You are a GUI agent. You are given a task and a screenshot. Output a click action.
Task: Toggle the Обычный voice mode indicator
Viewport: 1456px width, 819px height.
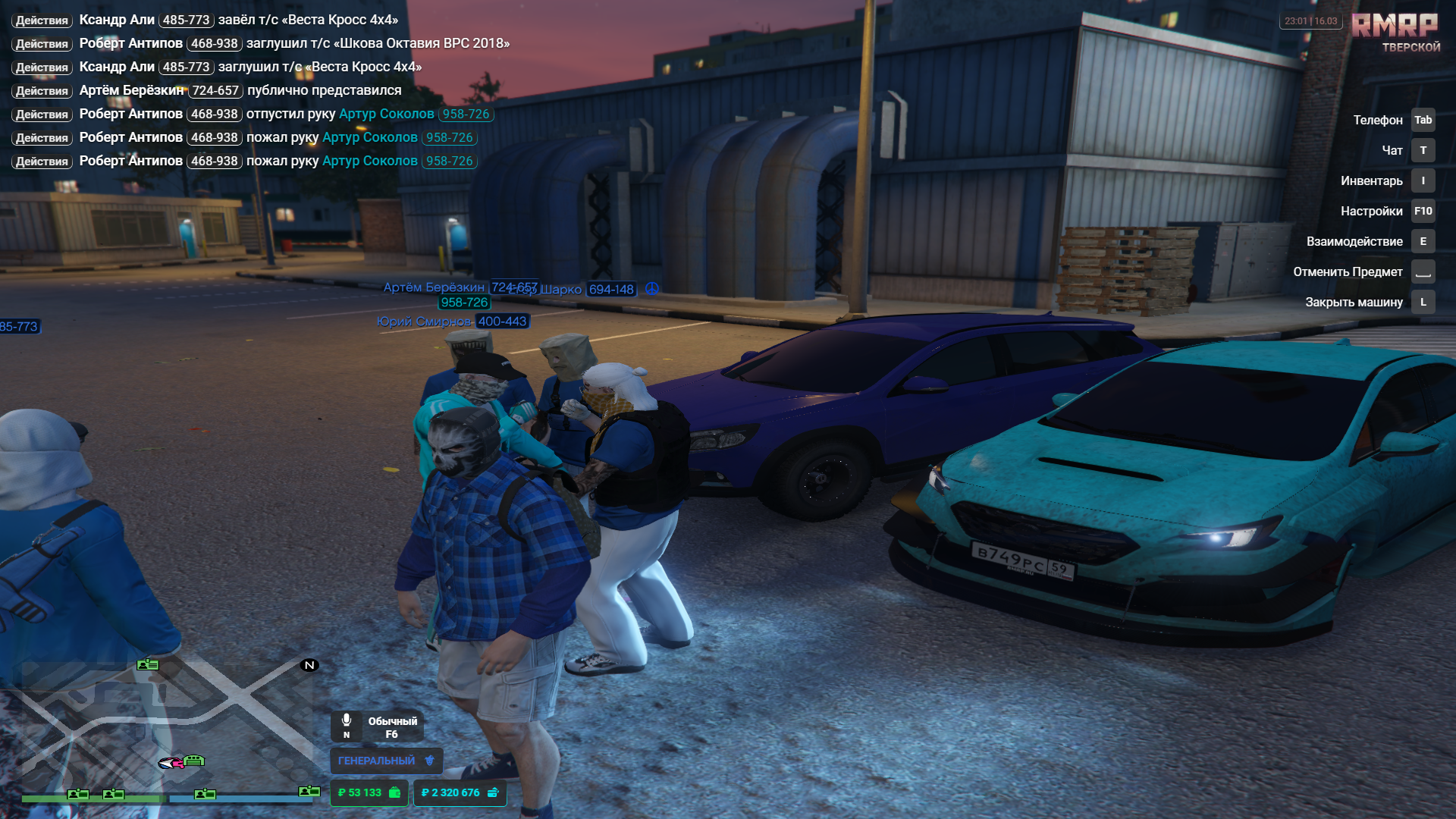(377, 726)
